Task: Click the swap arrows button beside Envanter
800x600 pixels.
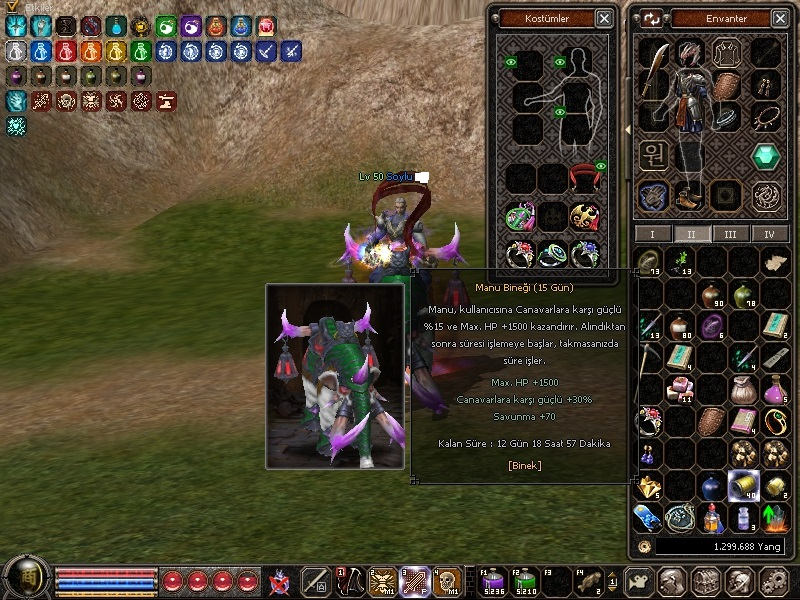Action: click(652, 18)
